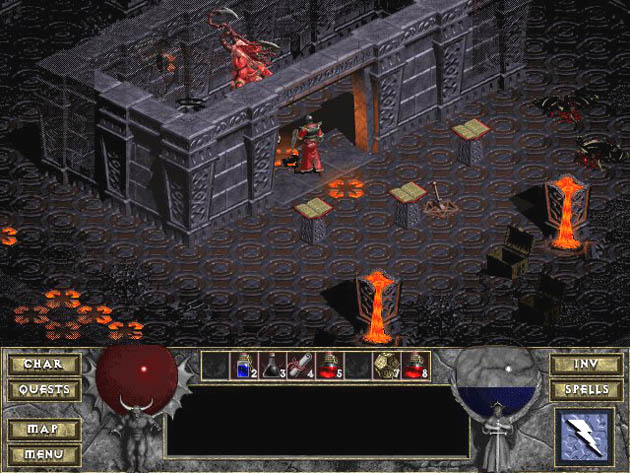Open the SPELLS book
The image size is (630, 473).
click(x=586, y=389)
